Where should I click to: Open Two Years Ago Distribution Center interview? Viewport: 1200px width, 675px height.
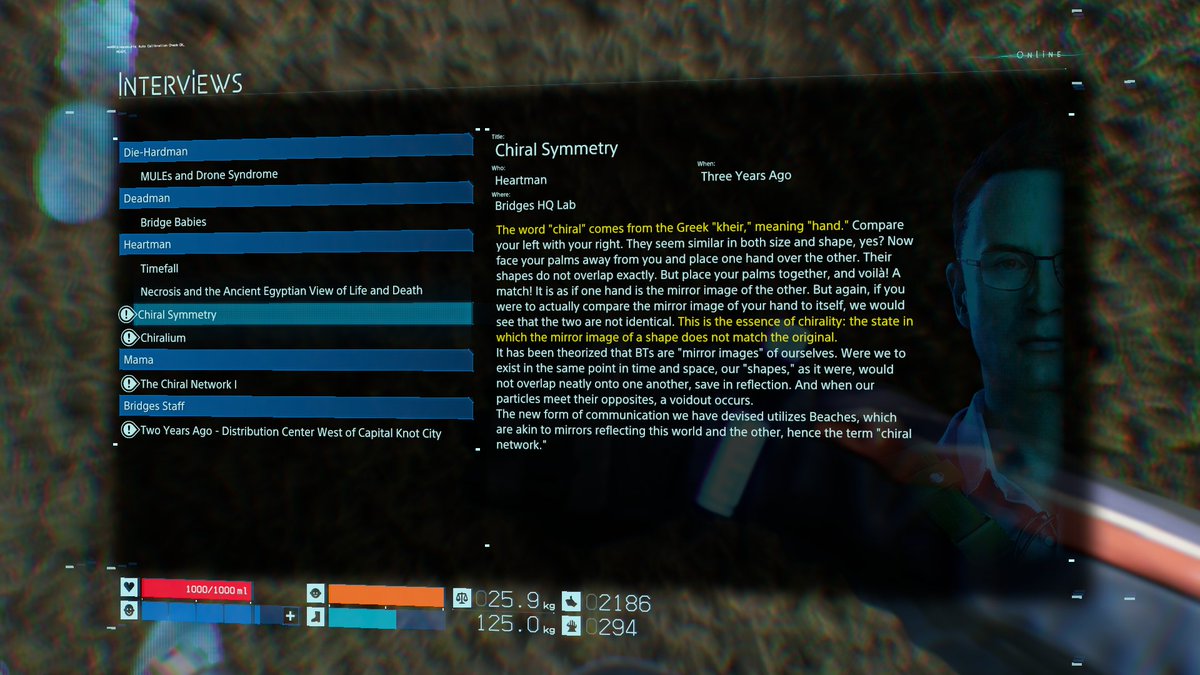[290, 432]
